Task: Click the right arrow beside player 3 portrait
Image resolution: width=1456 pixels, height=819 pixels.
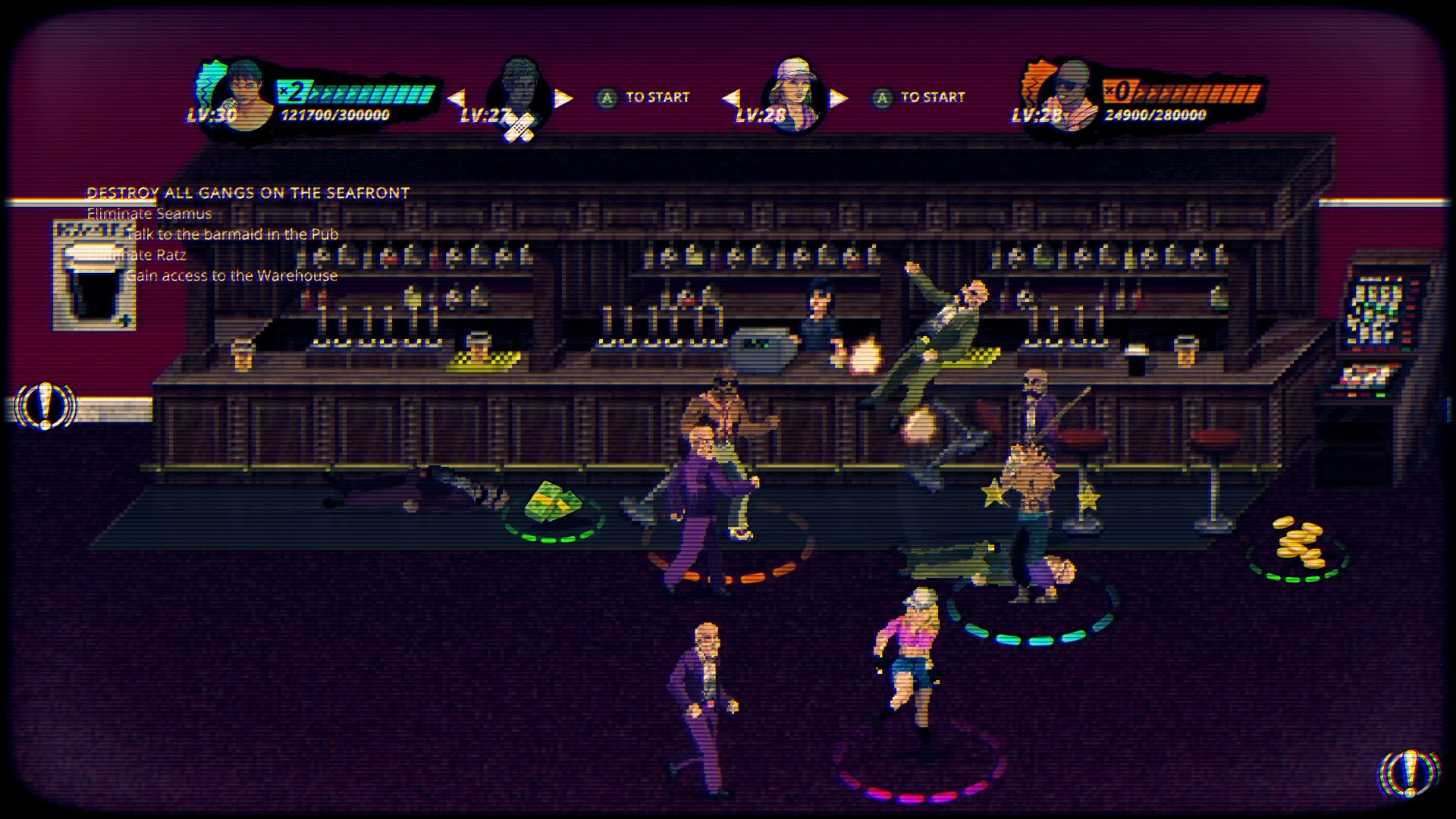Action: [x=837, y=97]
